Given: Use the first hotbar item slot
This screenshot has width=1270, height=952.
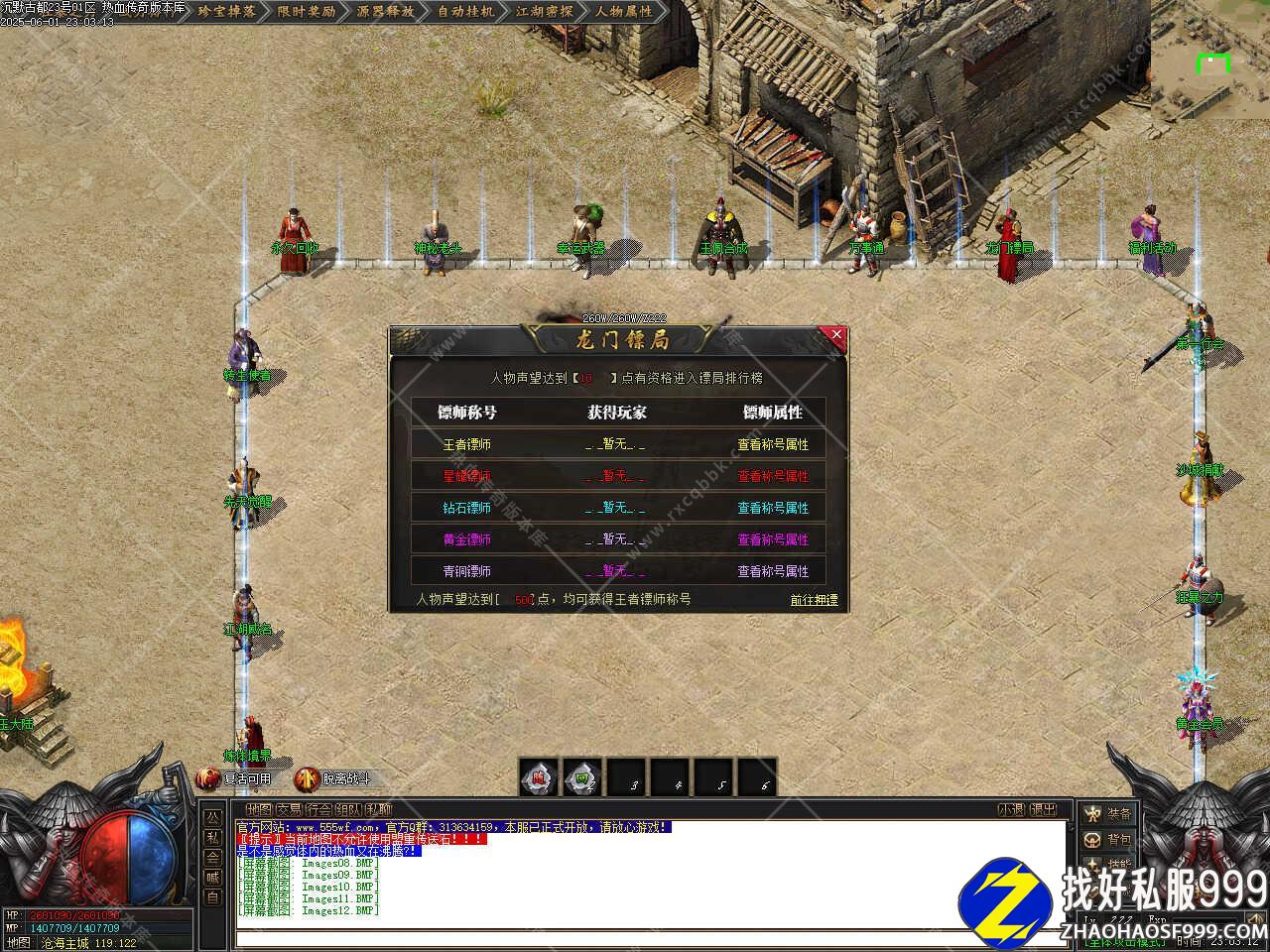Looking at the screenshot, I should coord(539,778).
